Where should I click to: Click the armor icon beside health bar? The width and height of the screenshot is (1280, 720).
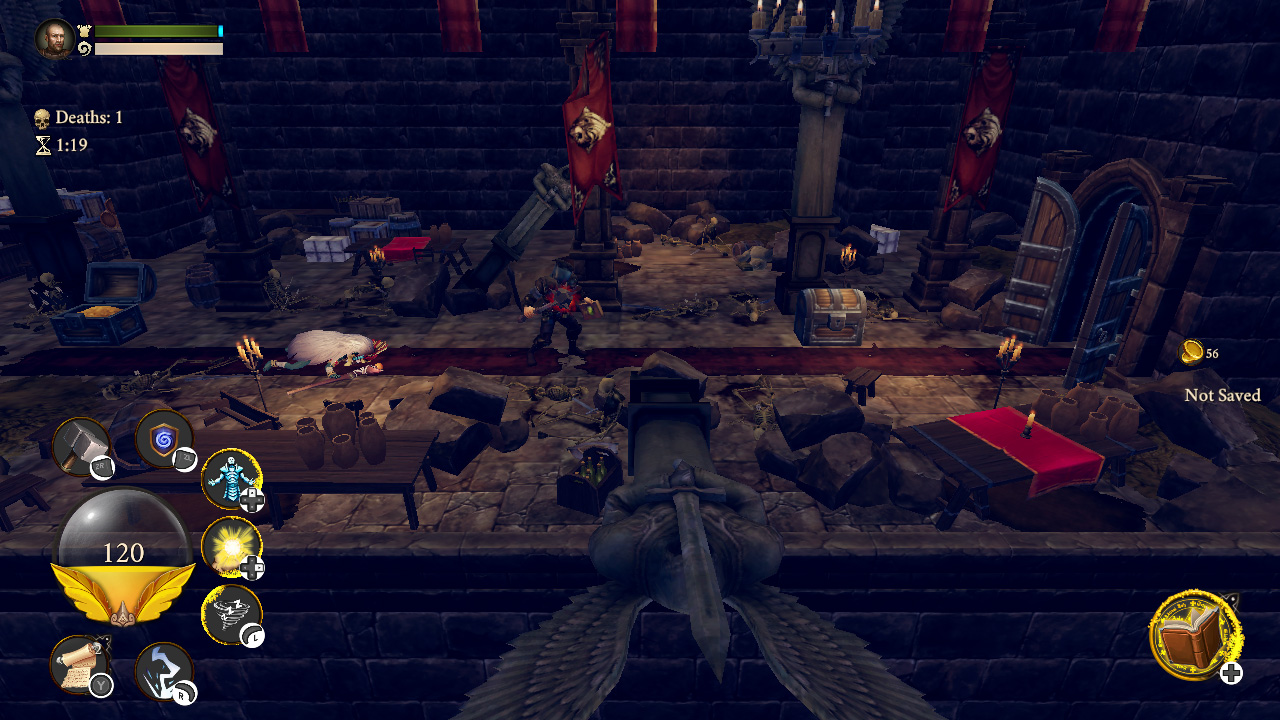[x=86, y=31]
